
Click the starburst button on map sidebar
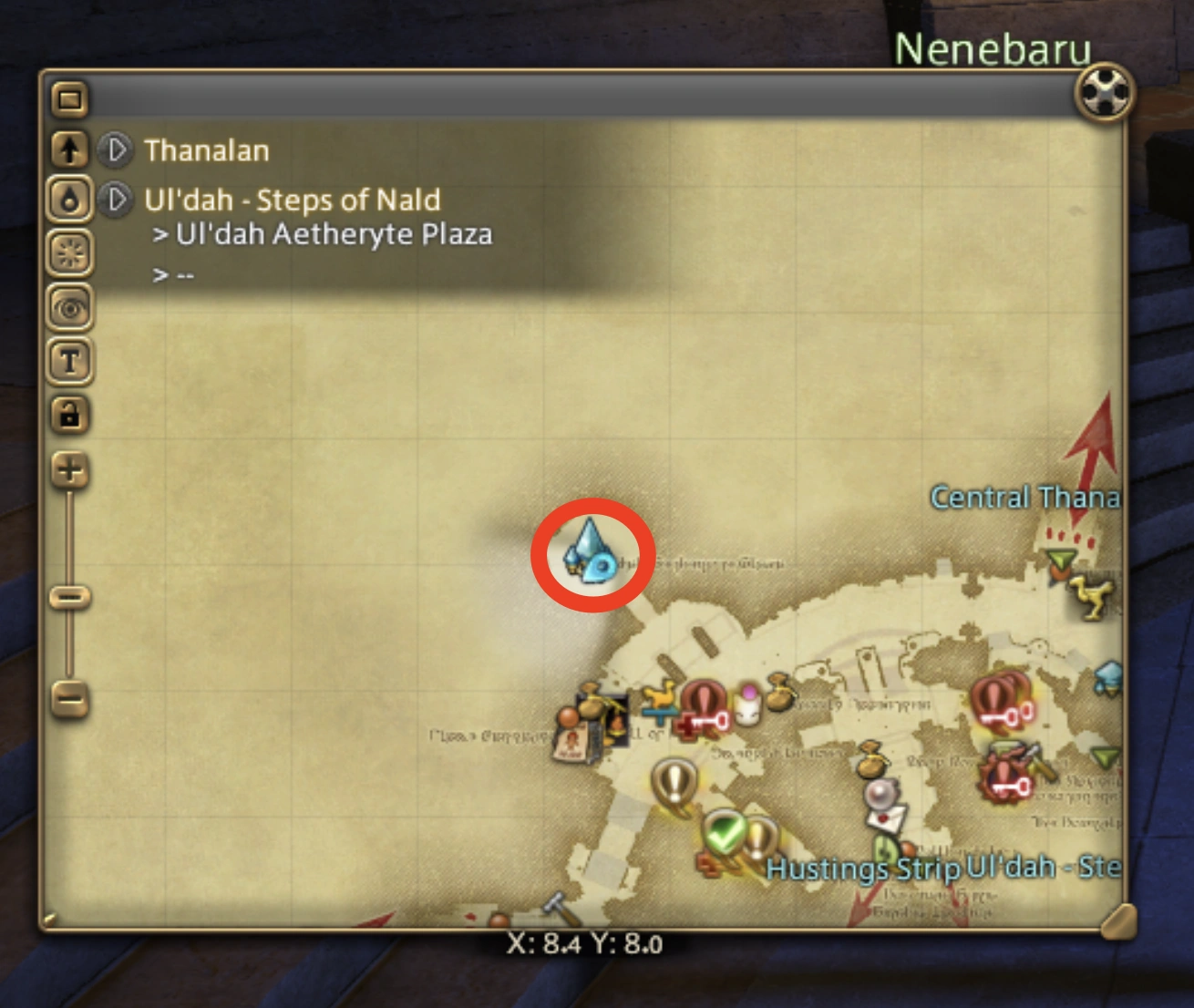tap(70, 252)
